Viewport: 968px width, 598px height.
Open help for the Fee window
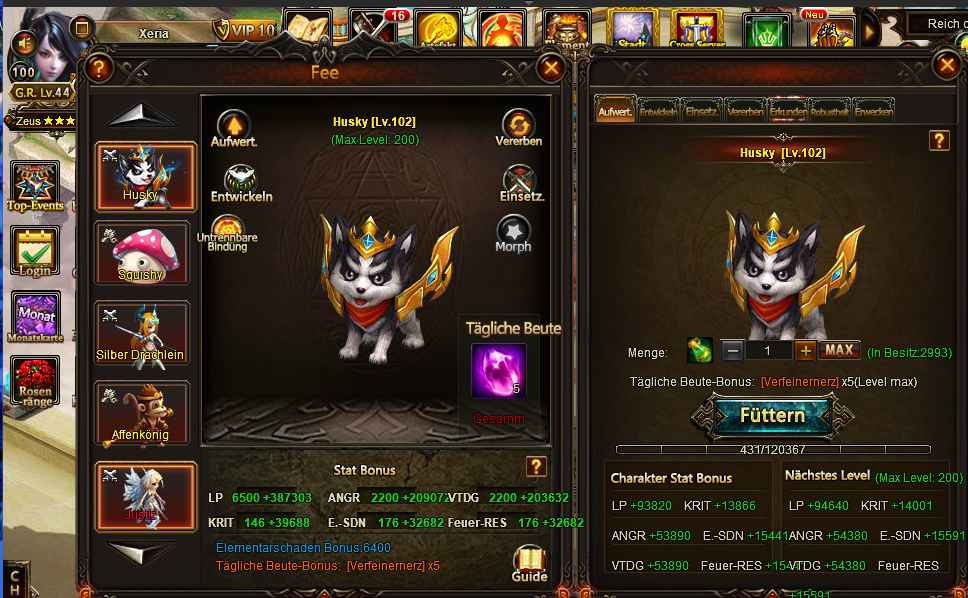pos(97,69)
